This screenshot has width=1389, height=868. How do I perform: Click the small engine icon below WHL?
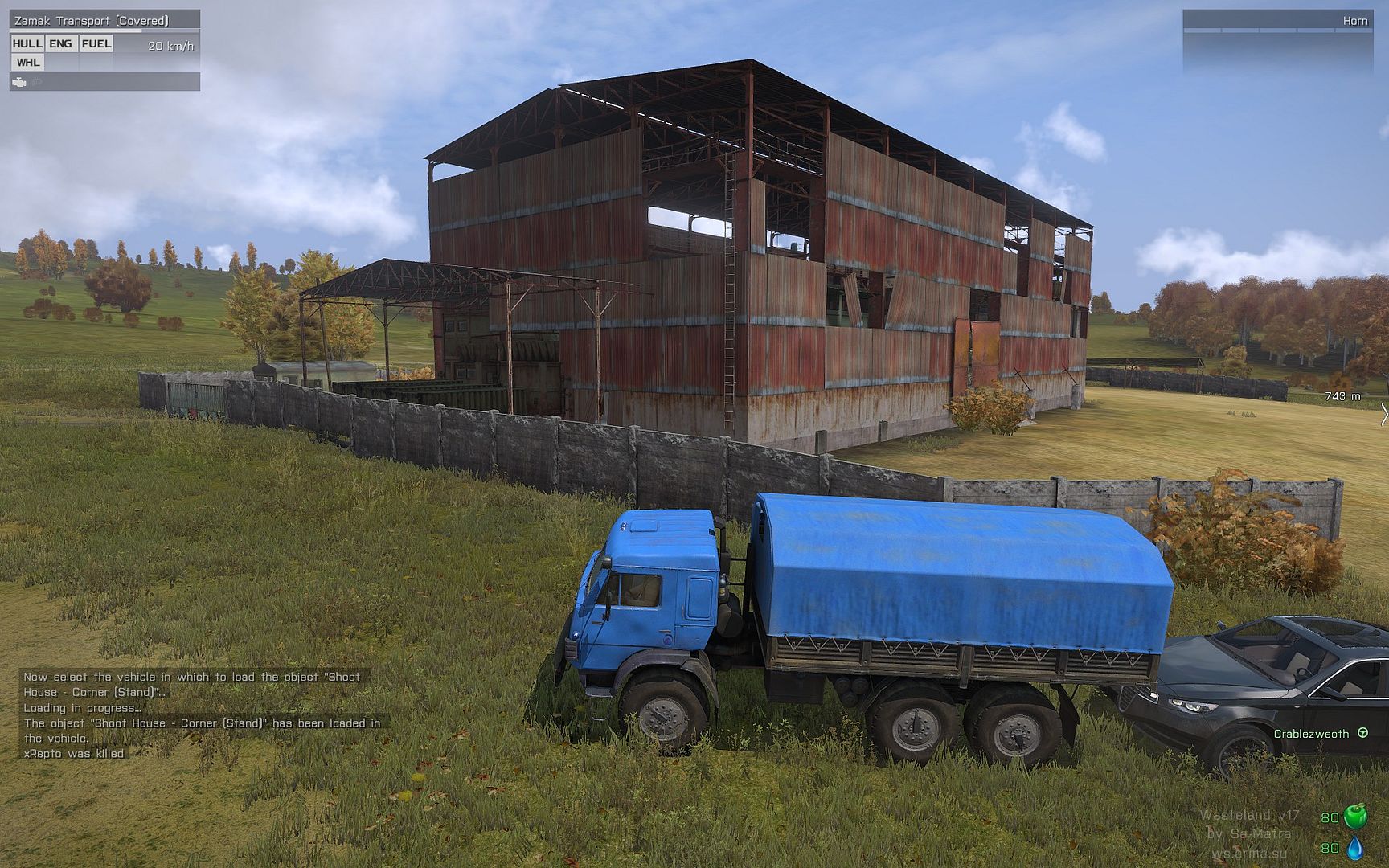pos(19,82)
